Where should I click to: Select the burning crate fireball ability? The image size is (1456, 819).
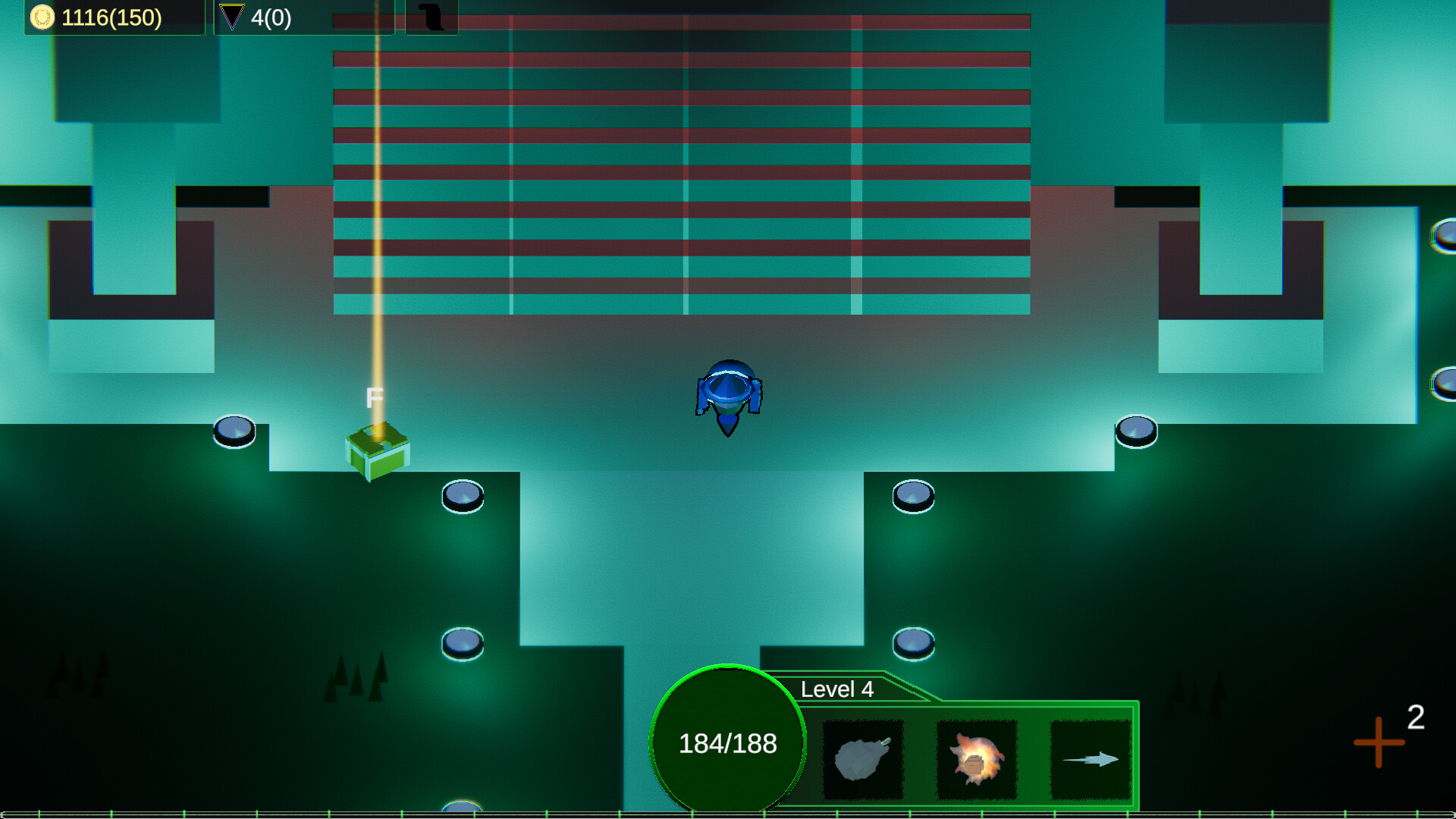(977, 758)
